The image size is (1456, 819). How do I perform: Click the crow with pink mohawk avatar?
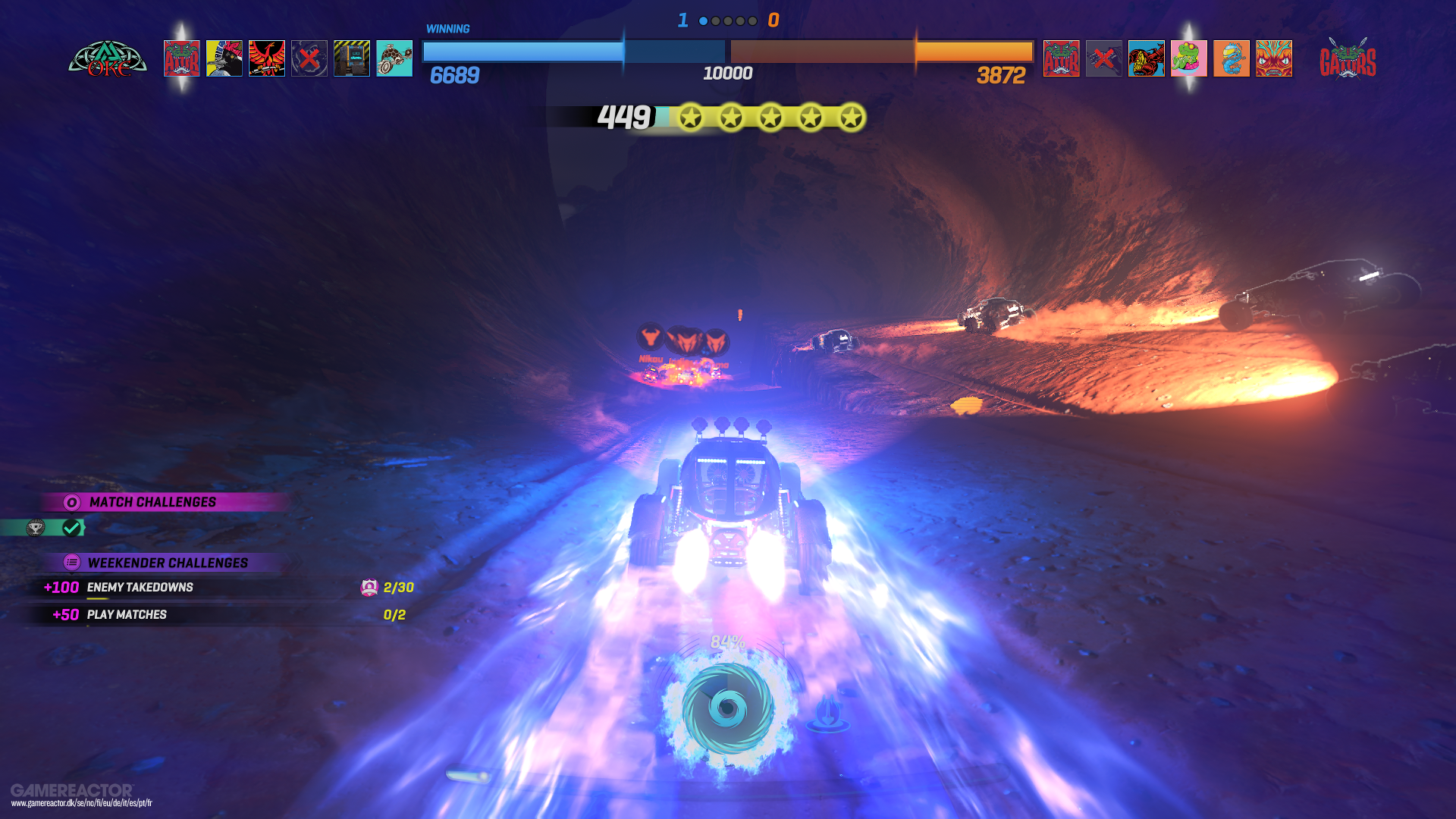(x=225, y=58)
